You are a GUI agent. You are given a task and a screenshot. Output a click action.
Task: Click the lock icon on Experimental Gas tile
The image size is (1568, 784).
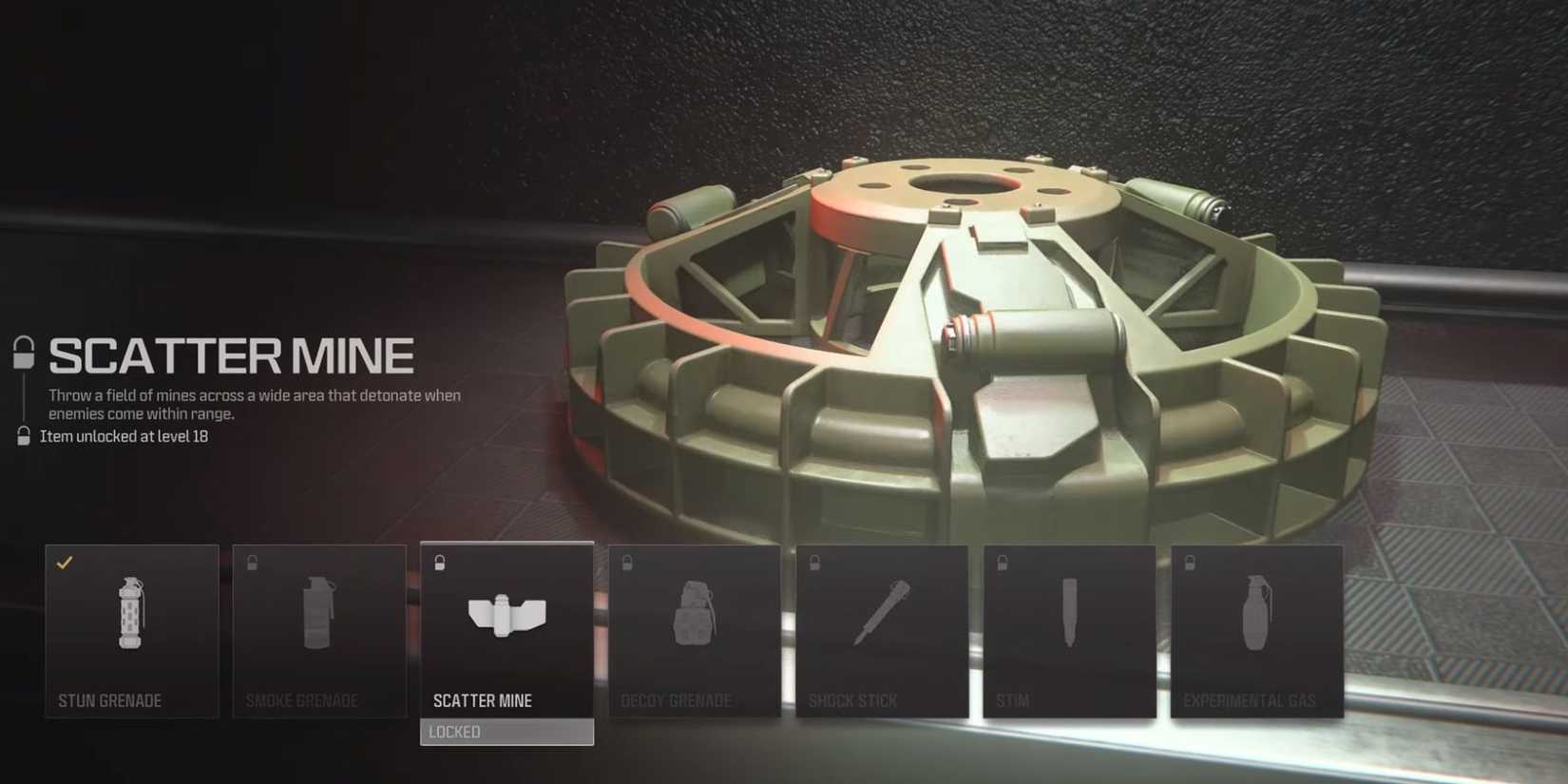(x=1189, y=561)
